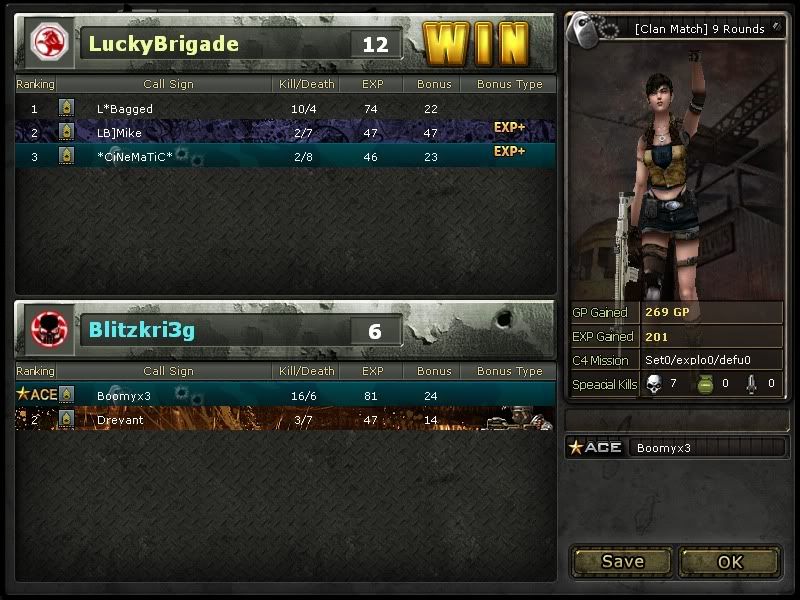Click the LuckyBrigade clan emblem
The width and height of the screenshot is (800, 600).
point(47,42)
